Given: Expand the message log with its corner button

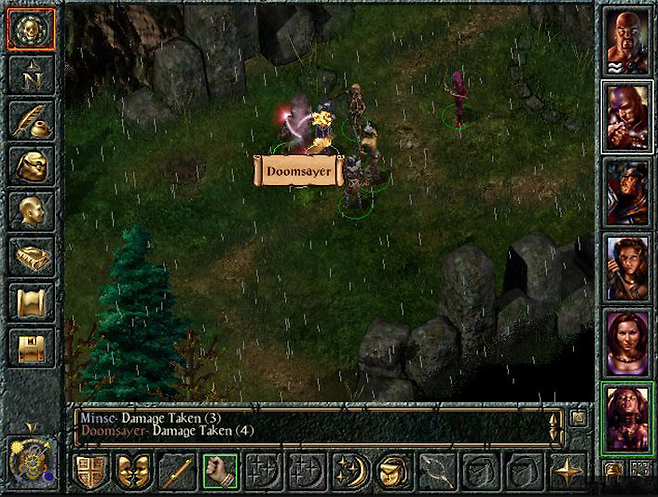Looking at the screenshot, I should coord(578,418).
